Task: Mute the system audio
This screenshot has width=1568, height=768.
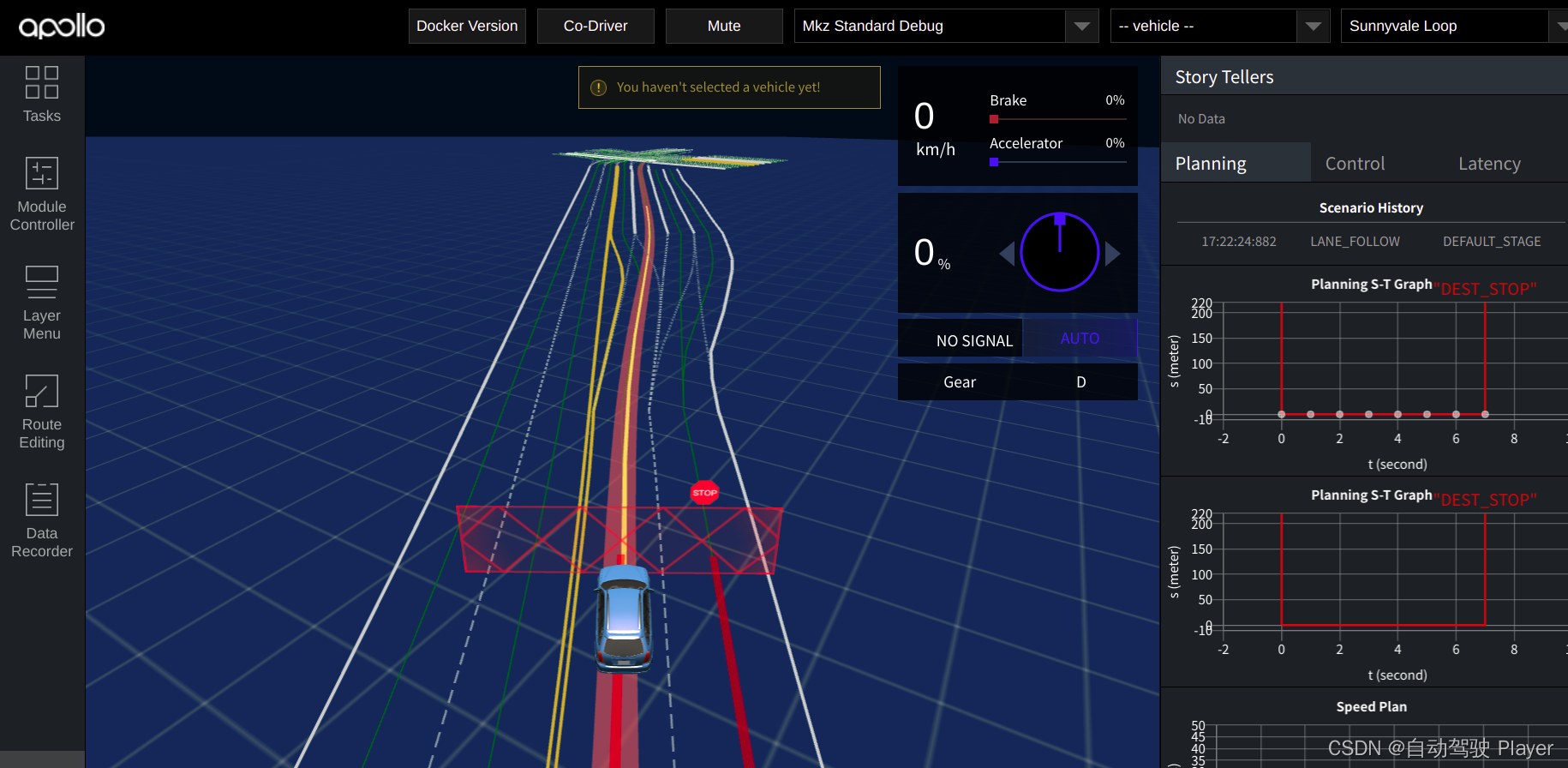Action: click(723, 26)
